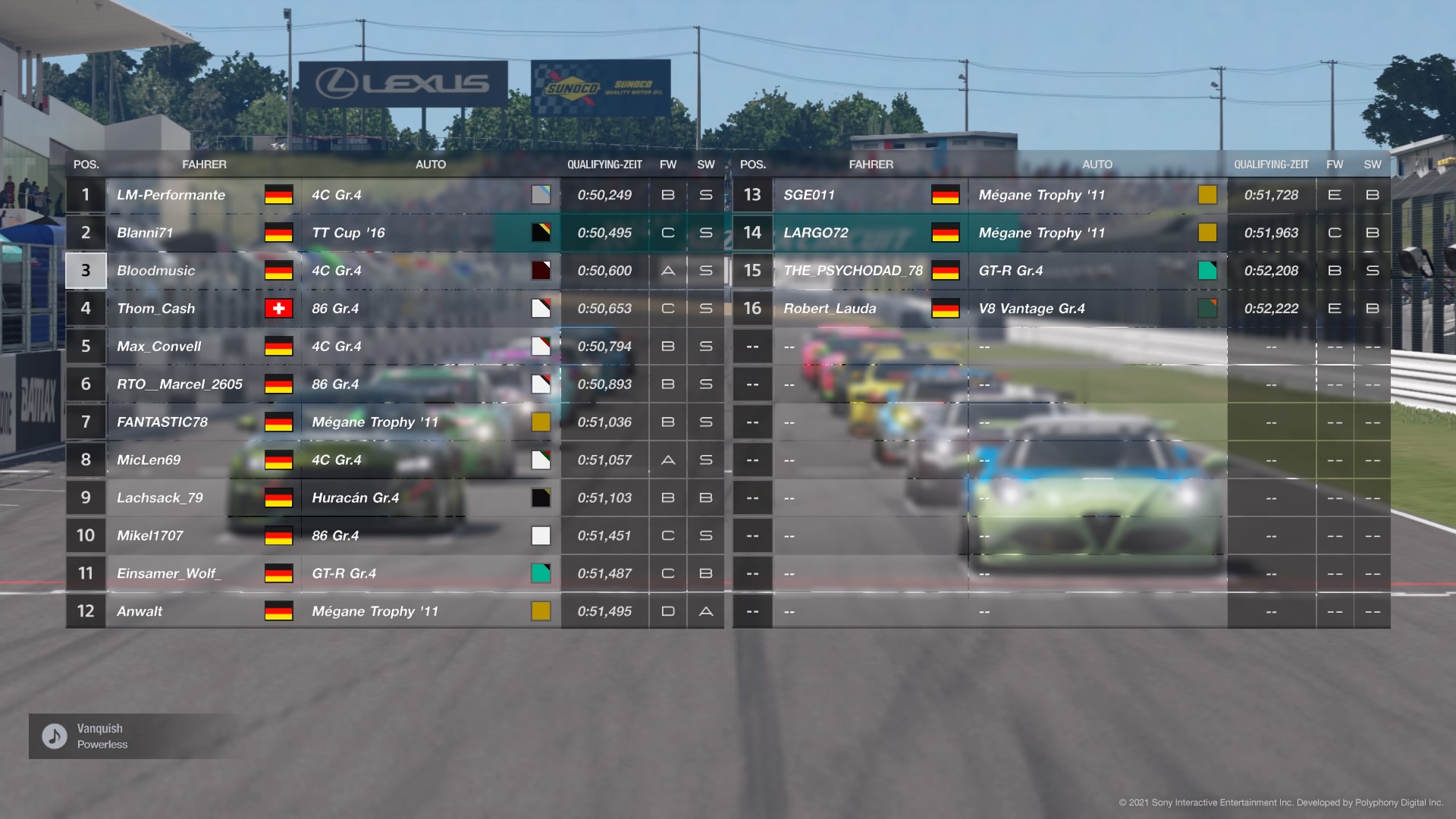Screen dimensions: 1456x819
Task: Open the QUALIFYING-ZEIT column header
Action: pyautogui.click(x=605, y=164)
